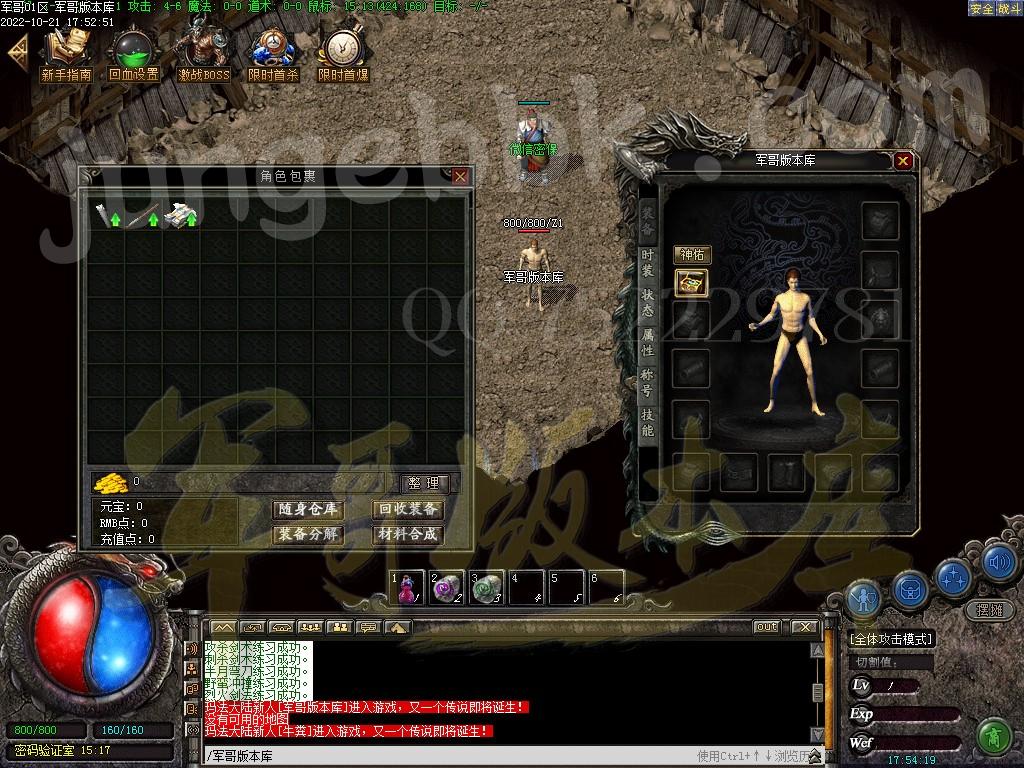Click the 摆摊 stall button
The height and width of the screenshot is (768, 1024).
(x=988, y=609)
